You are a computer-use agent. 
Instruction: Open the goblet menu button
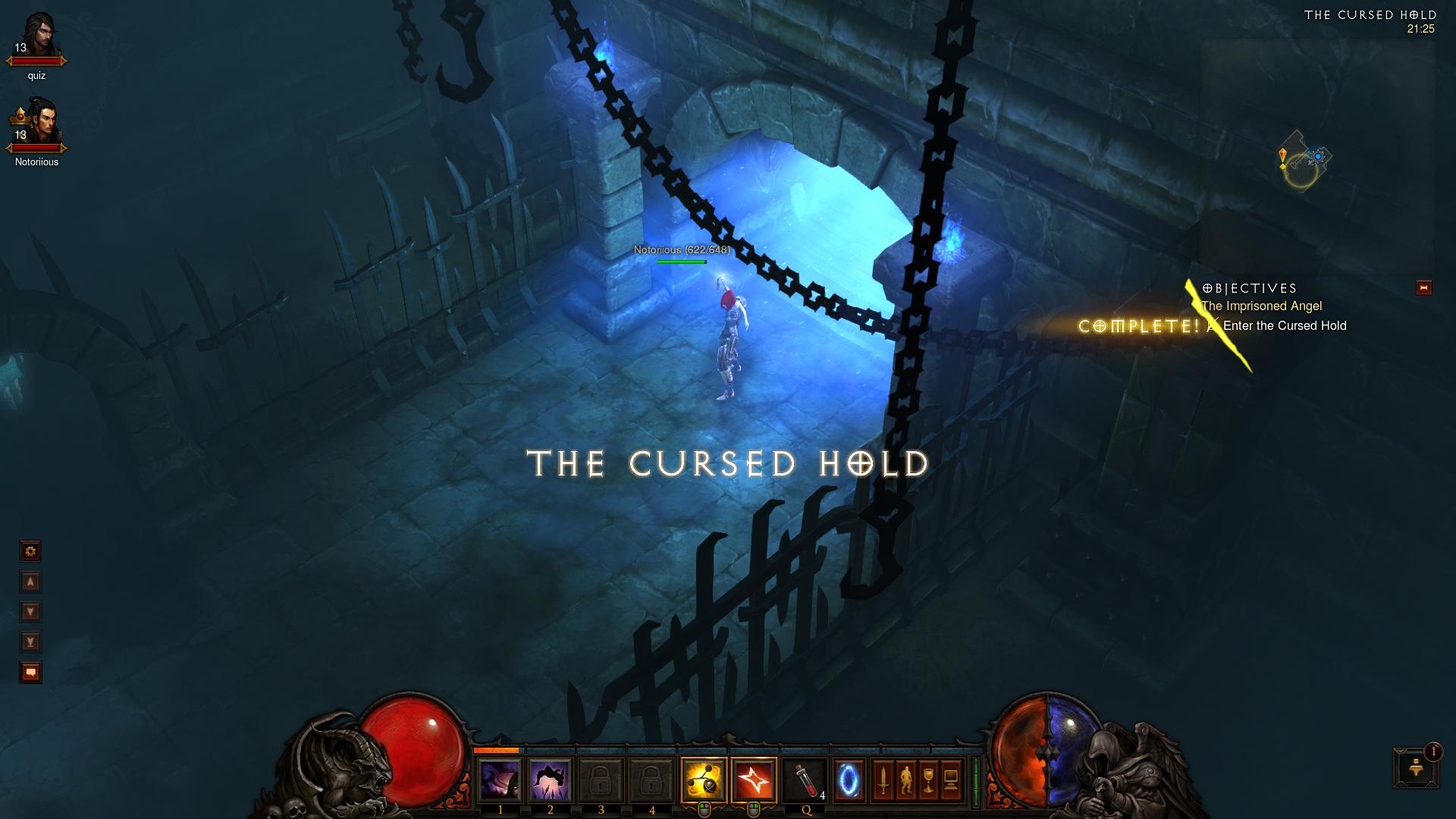click(928, 781)
